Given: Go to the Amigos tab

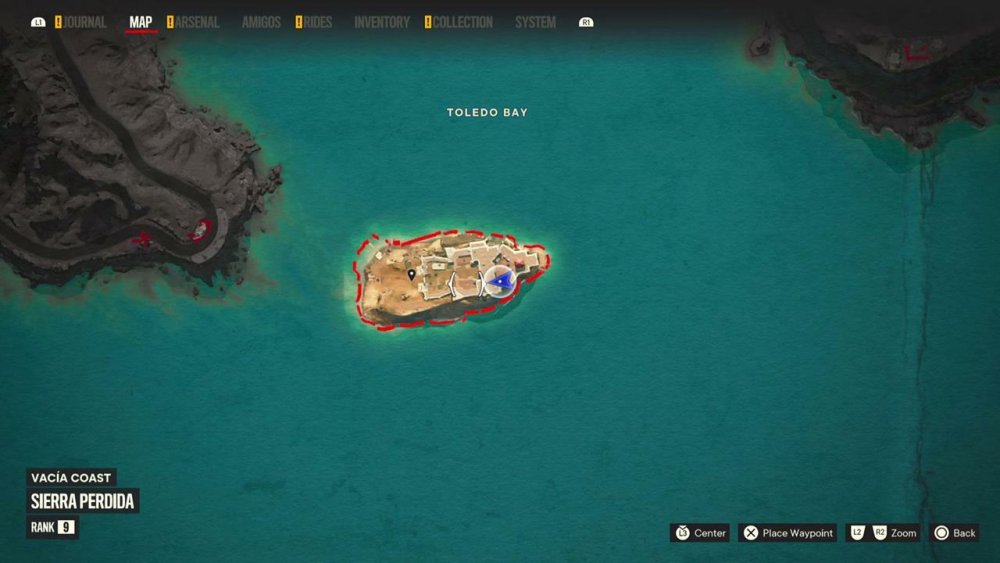Looking at the screenshot, I should click(x=261, y=22).
